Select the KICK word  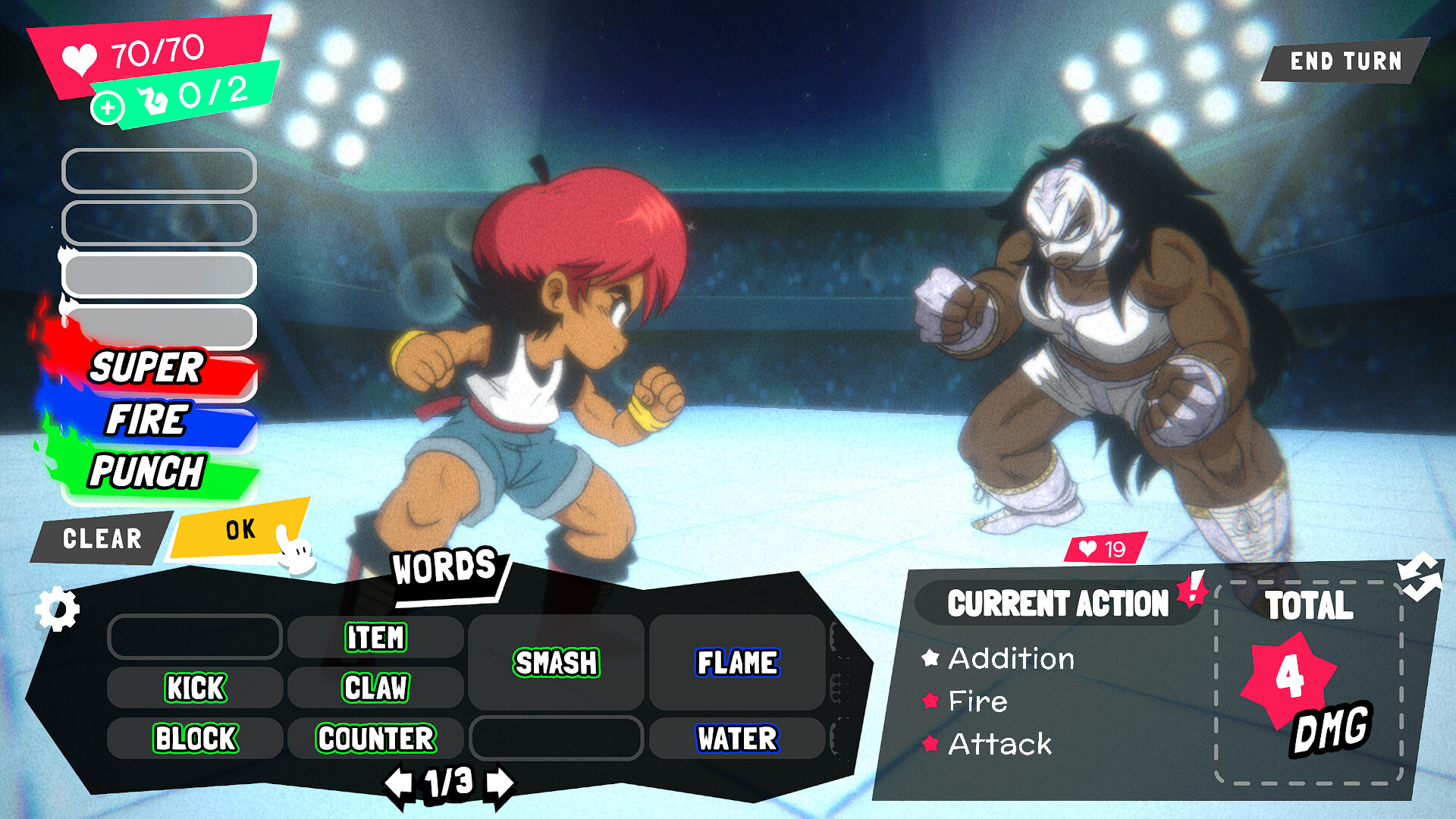point(195,688)
